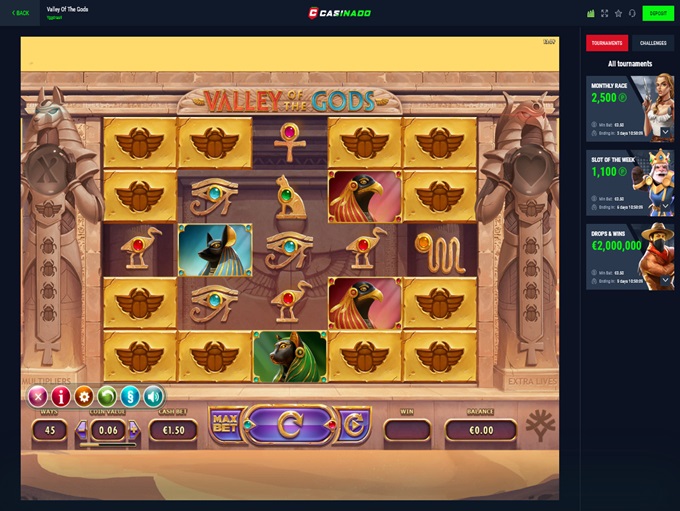Go back using the Back button
680x511 pixels.
pyautogui.click(x=20, y=13)
